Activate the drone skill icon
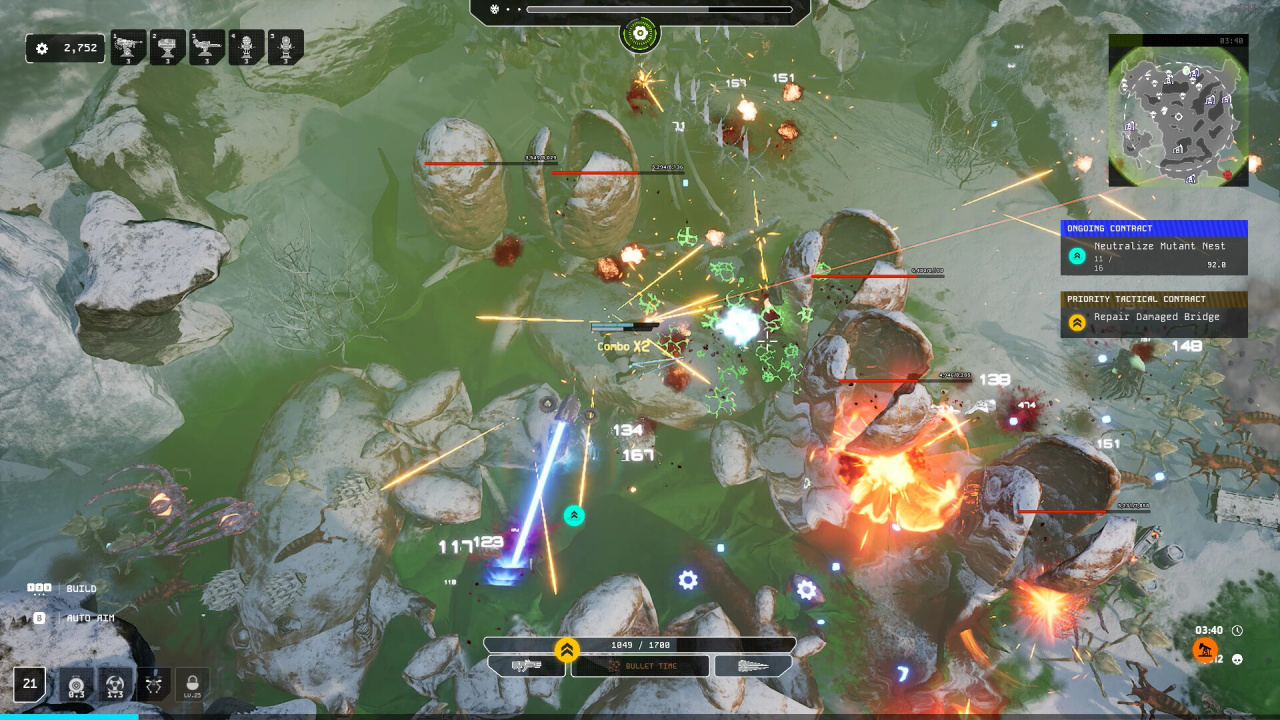 pyautogui.click(x=154, y=685)
